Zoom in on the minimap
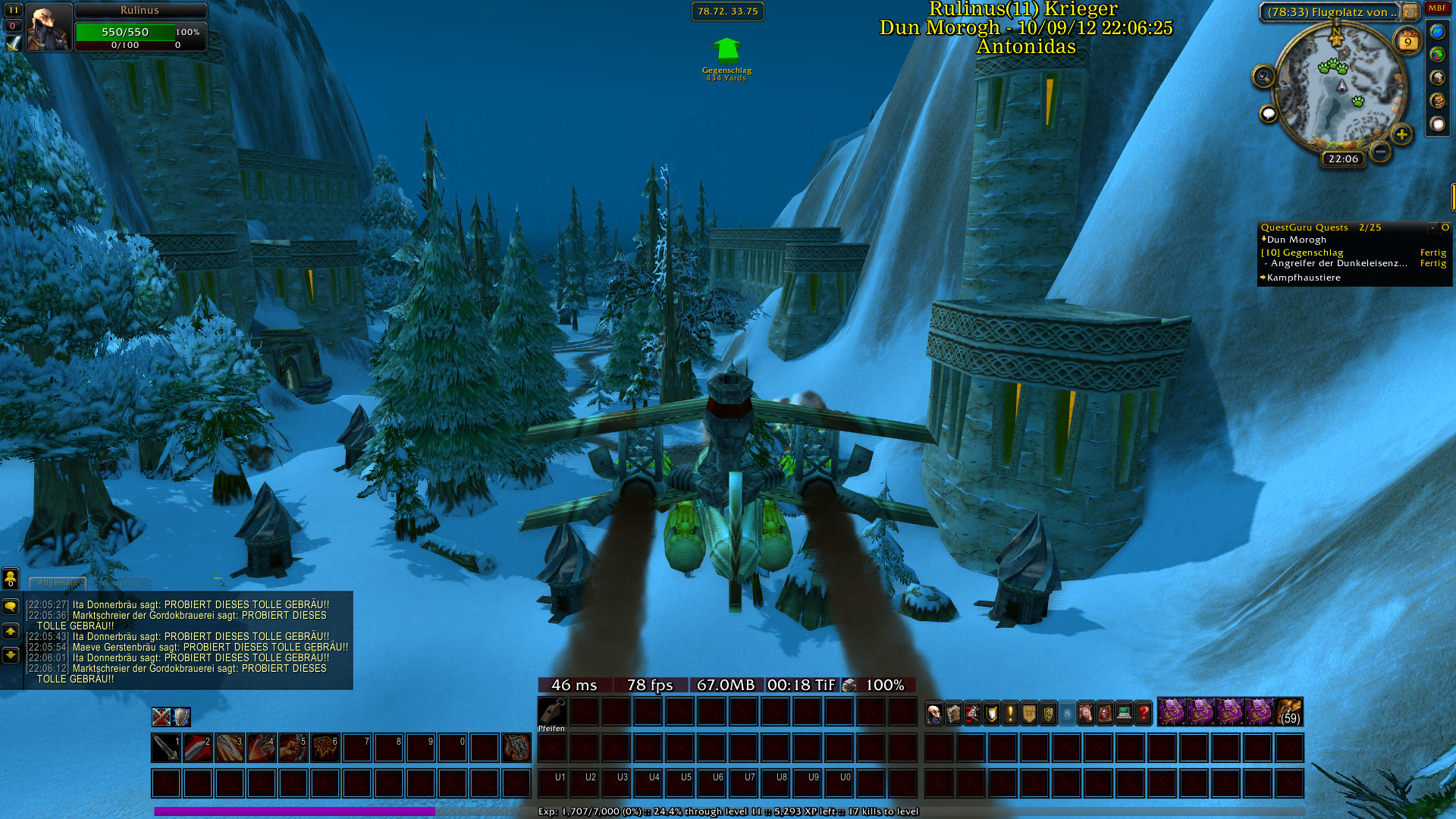The height and width of the screenshot is (819, 1456). coord(1401,135)
